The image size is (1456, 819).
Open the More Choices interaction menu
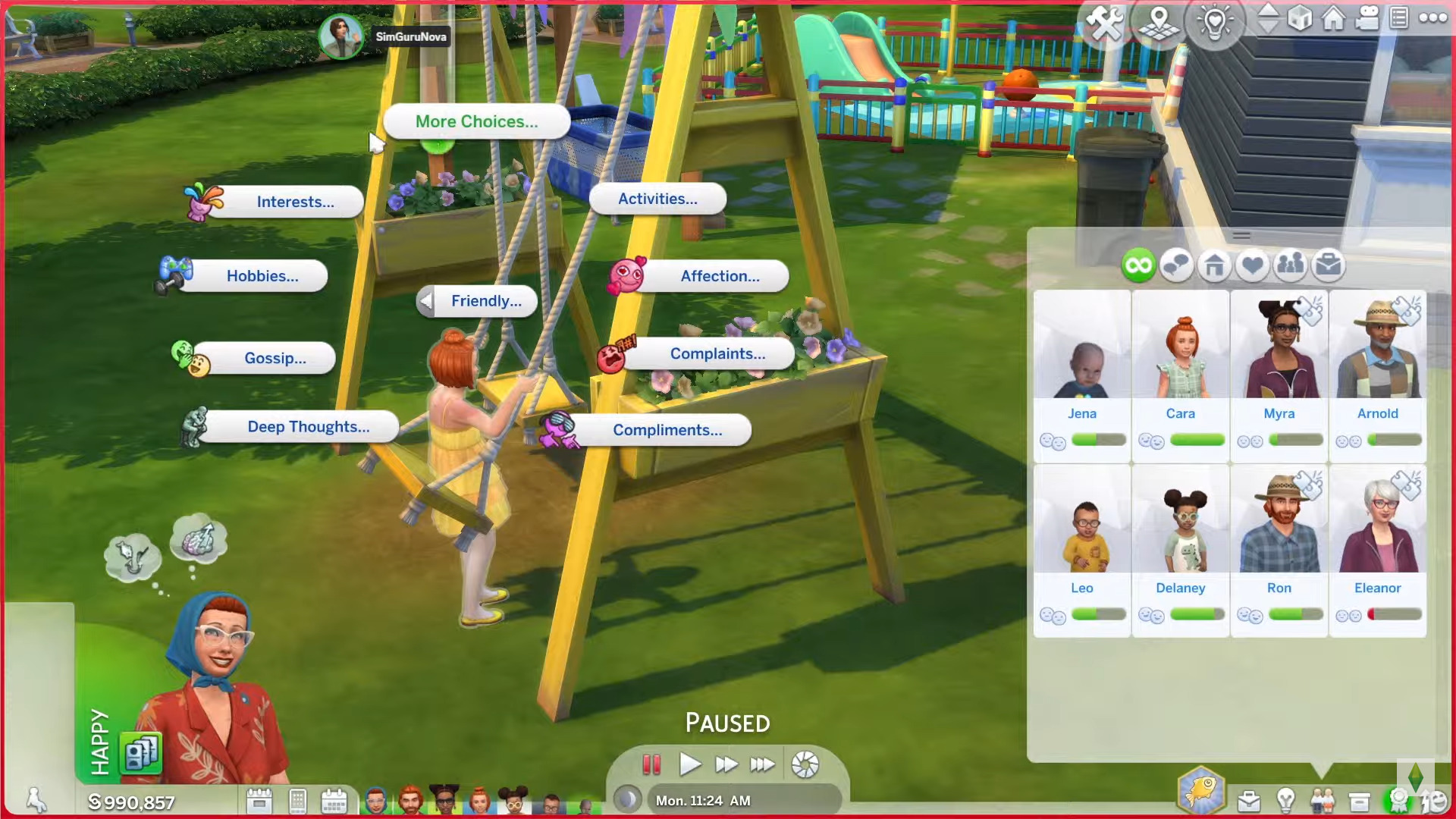(x=476, y=121)
